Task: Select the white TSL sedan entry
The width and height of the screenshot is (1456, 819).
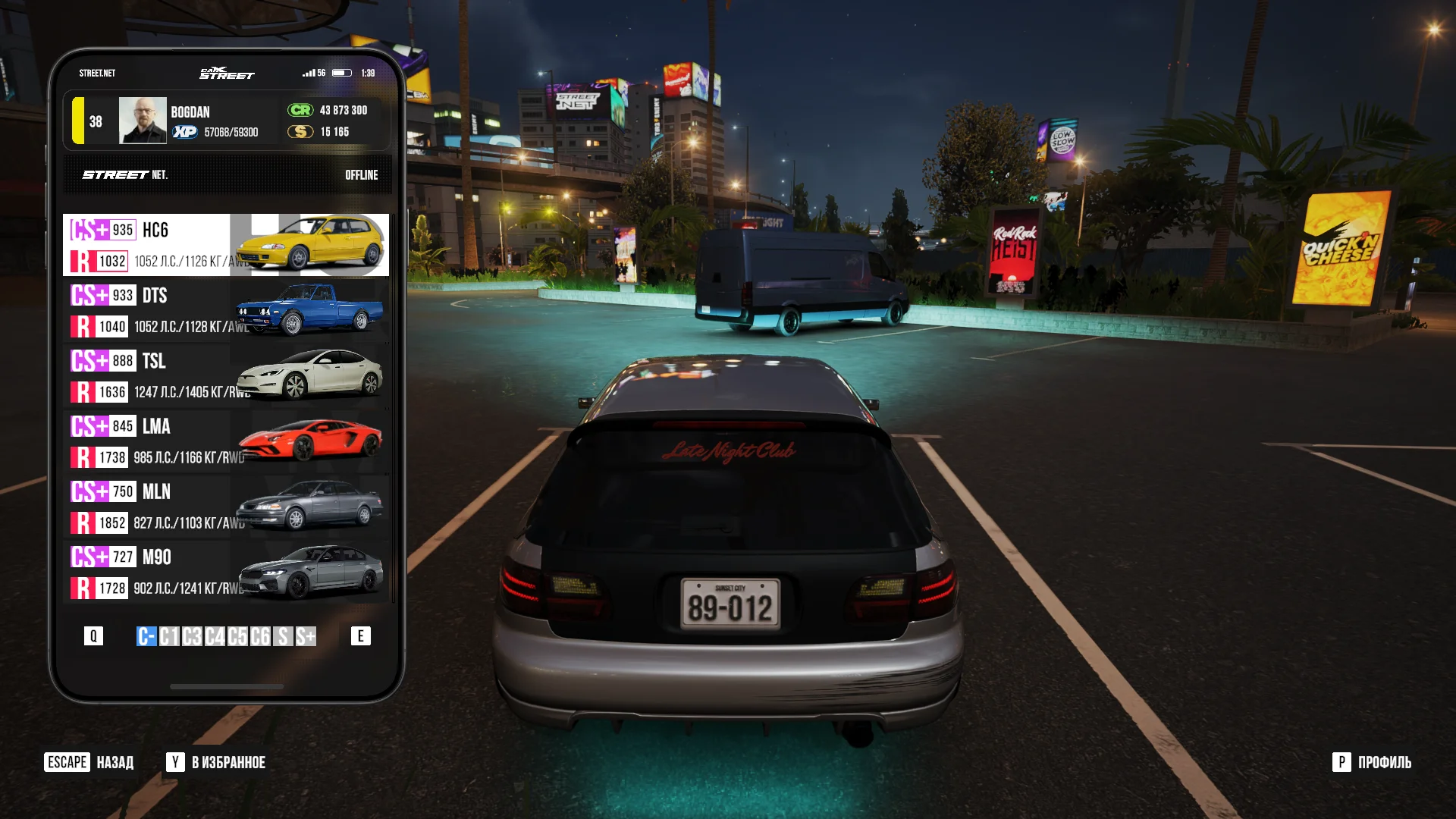Action: 226,375
